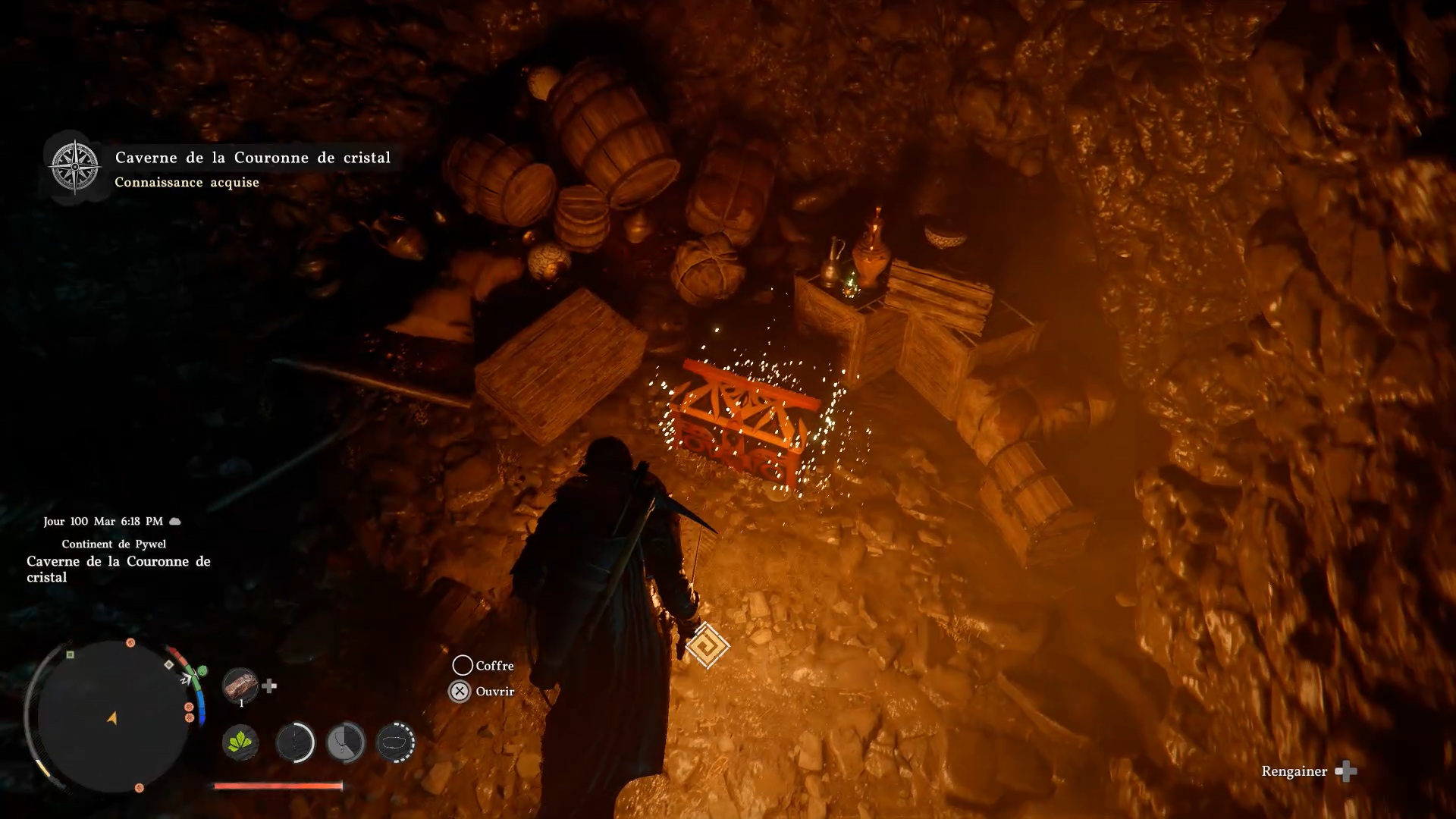Click the golden spiral objective marker

707,645
